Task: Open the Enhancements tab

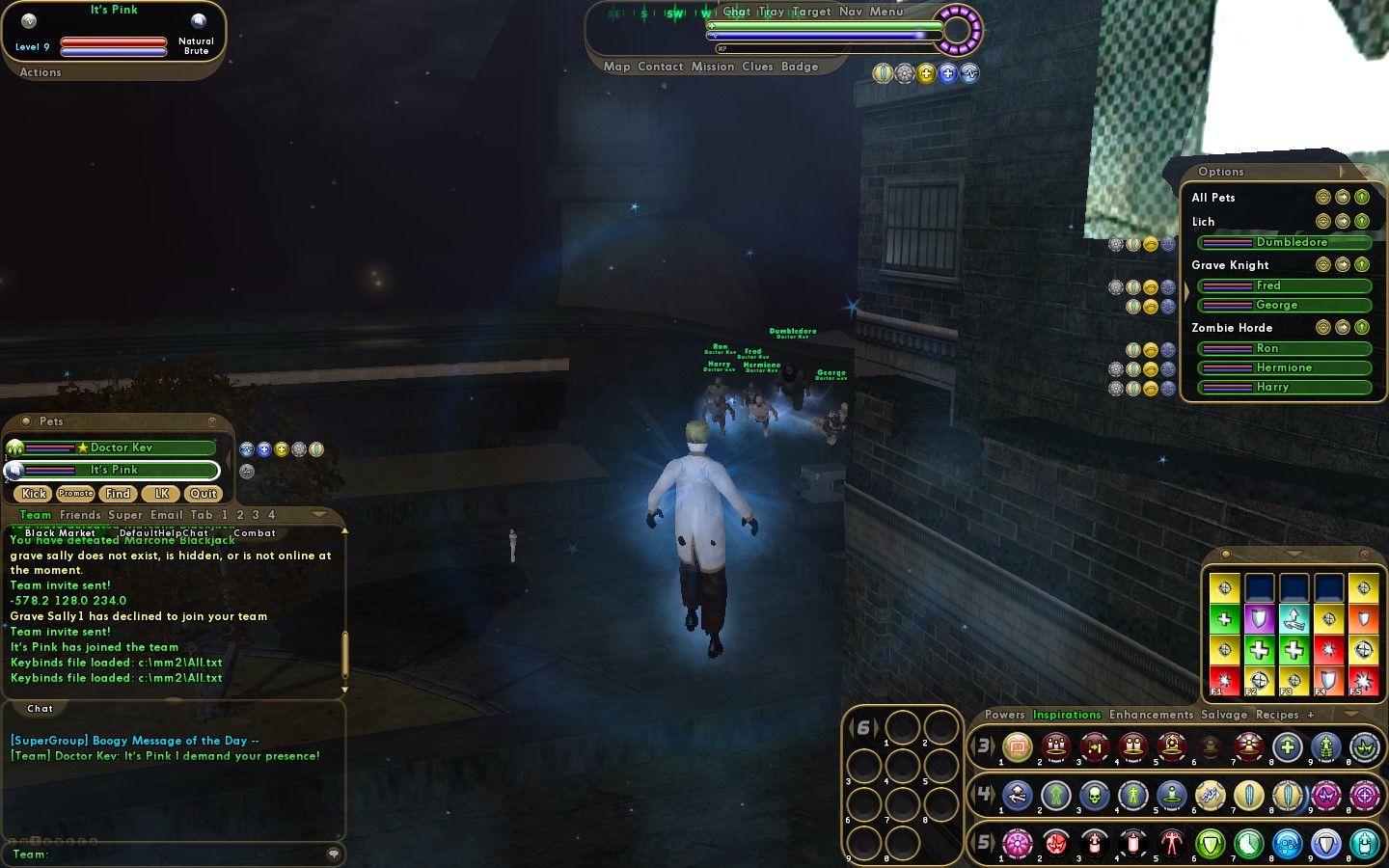Action: click(1151, 715)
